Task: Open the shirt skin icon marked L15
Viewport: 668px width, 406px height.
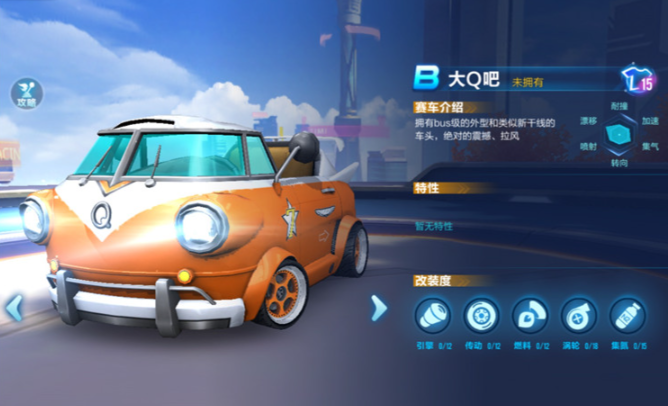Action: pyautogui.click(x=637, y=80)
